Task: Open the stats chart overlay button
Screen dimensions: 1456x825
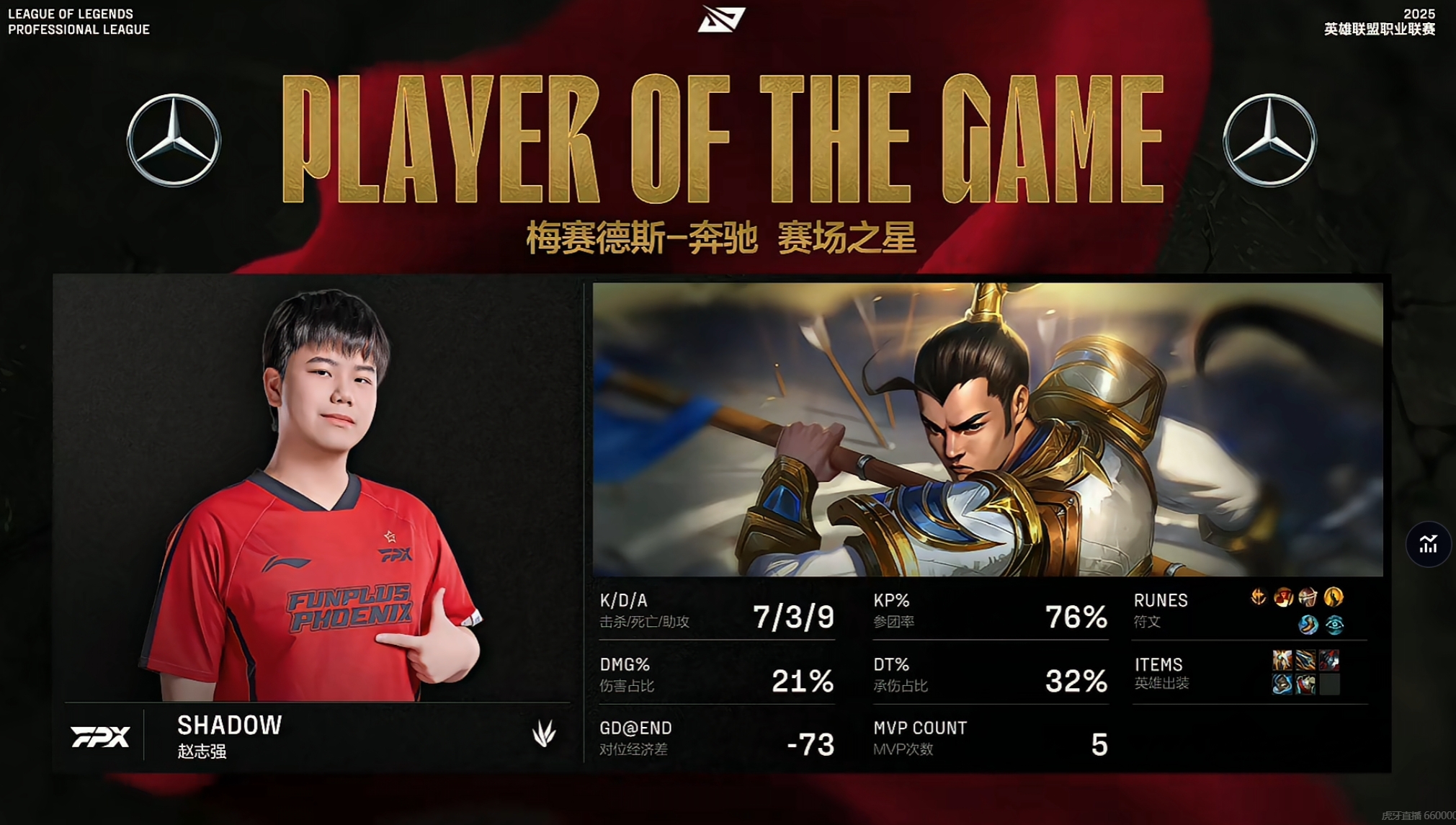Action: coord(1428,544)
